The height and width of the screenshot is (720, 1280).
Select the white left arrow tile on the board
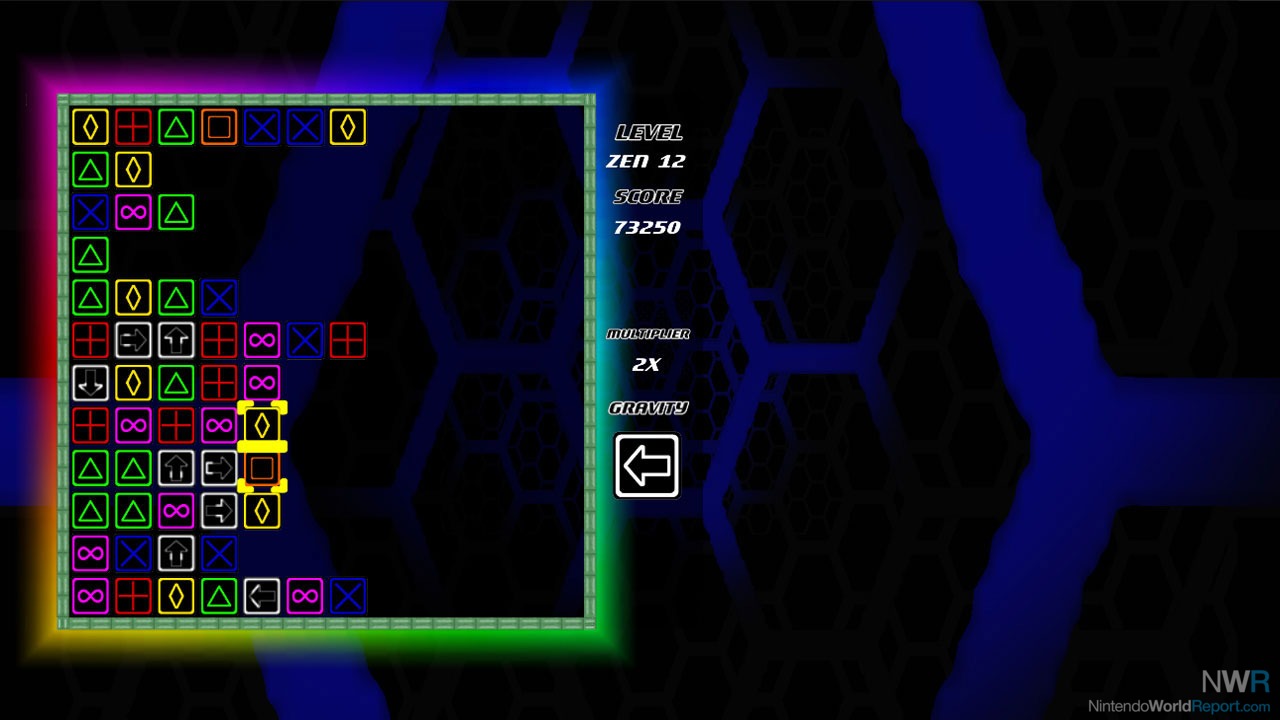coord(262,596)
